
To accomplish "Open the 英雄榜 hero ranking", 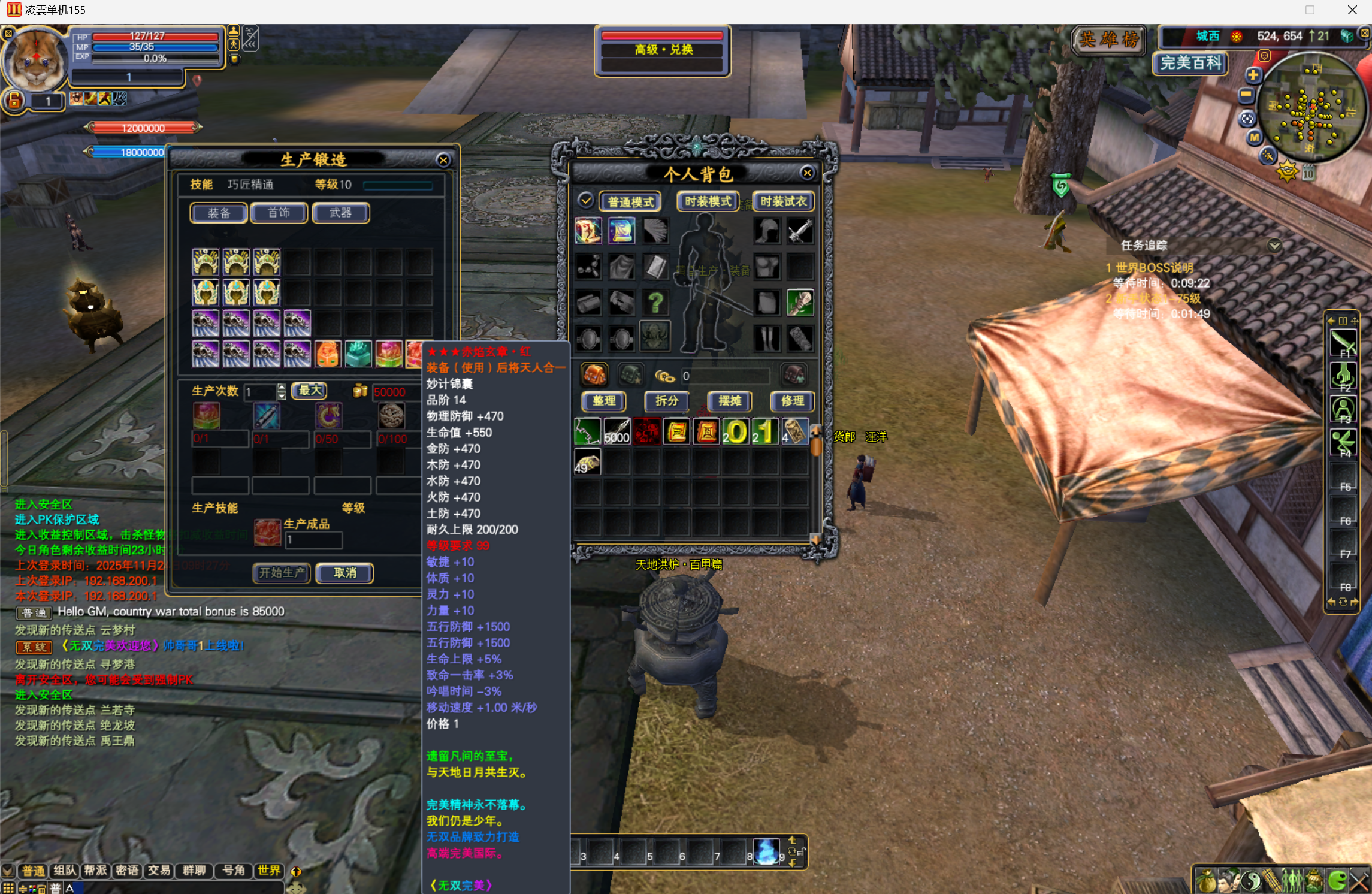I will coord(1108,40).
